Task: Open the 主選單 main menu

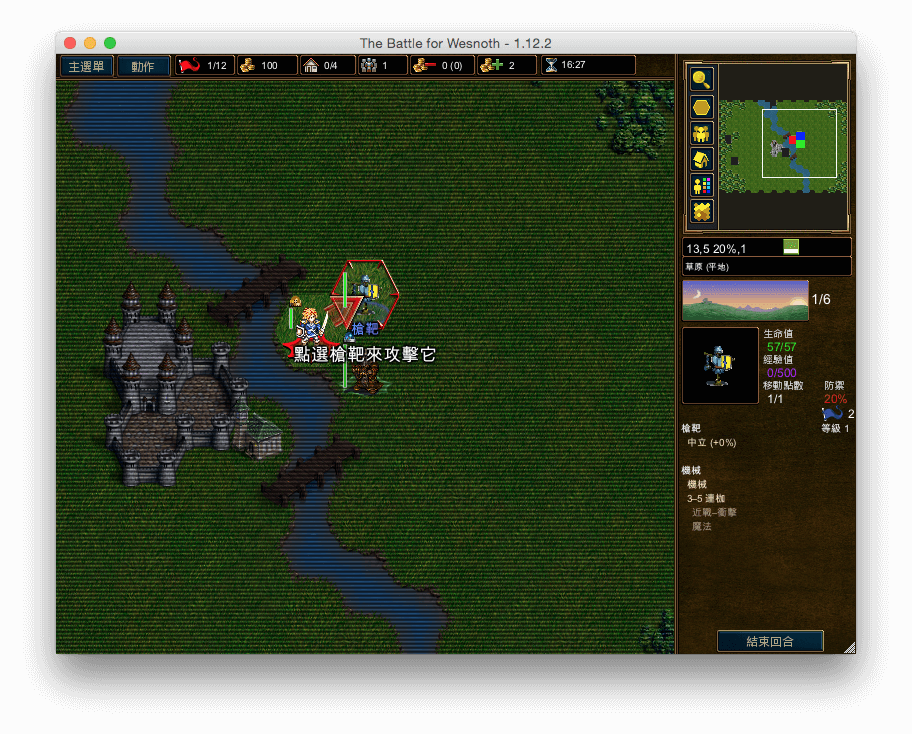Action: [85, 66]
